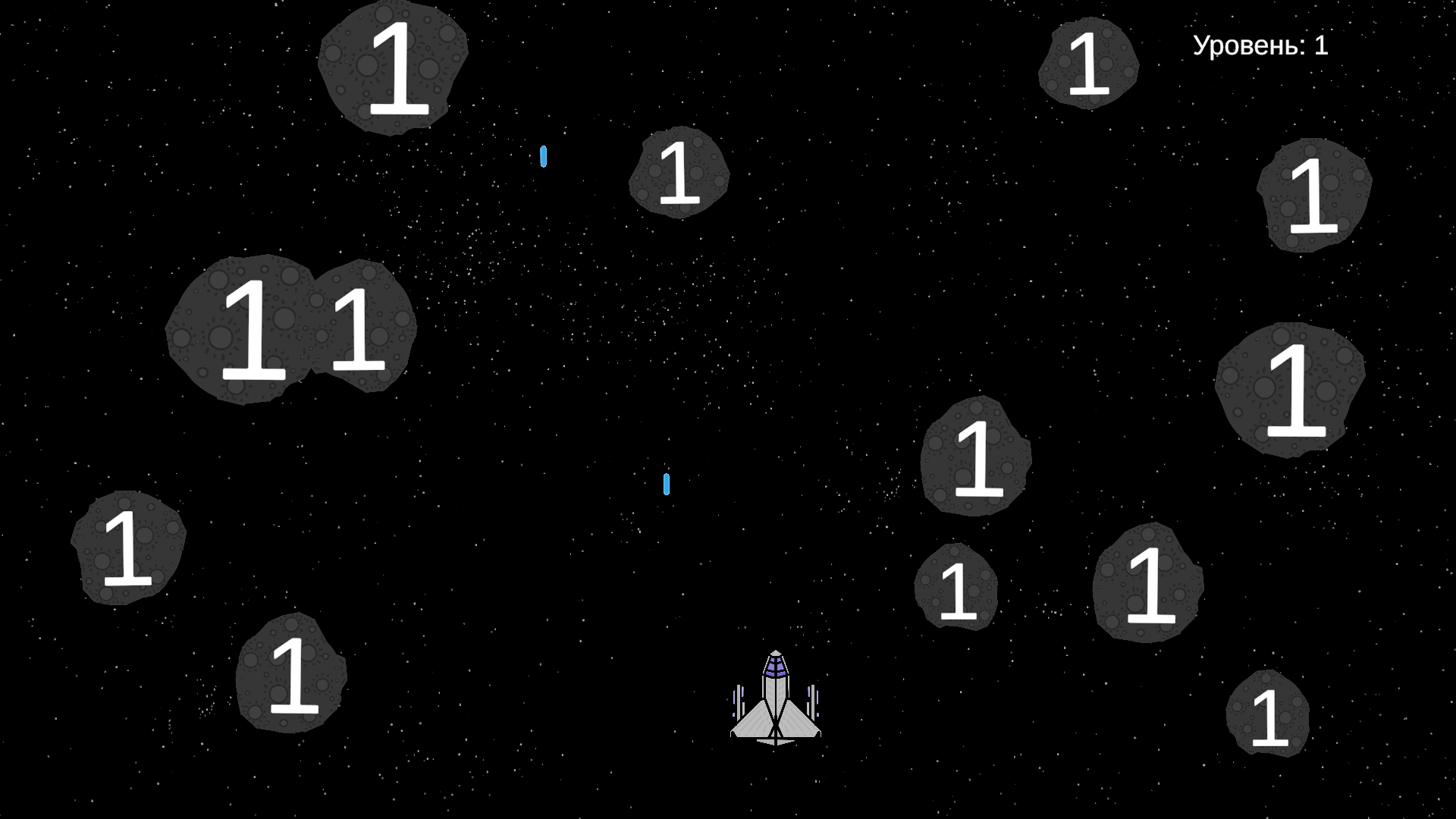Click the small asteroid in the bottom-right corner
Viewport: 1456px width, 819px height.
(x=1268, y=714)
